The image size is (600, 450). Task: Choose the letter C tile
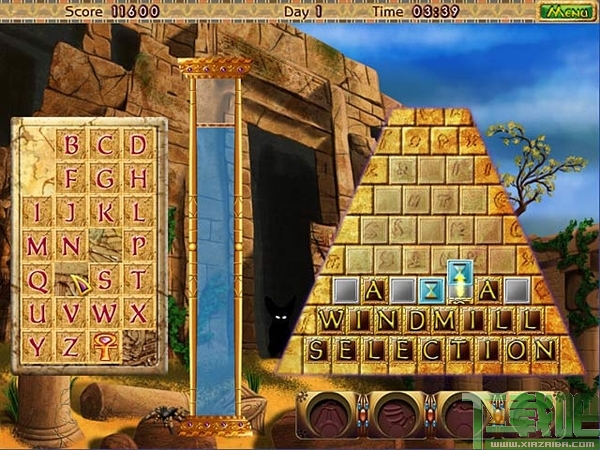(104, 146)
